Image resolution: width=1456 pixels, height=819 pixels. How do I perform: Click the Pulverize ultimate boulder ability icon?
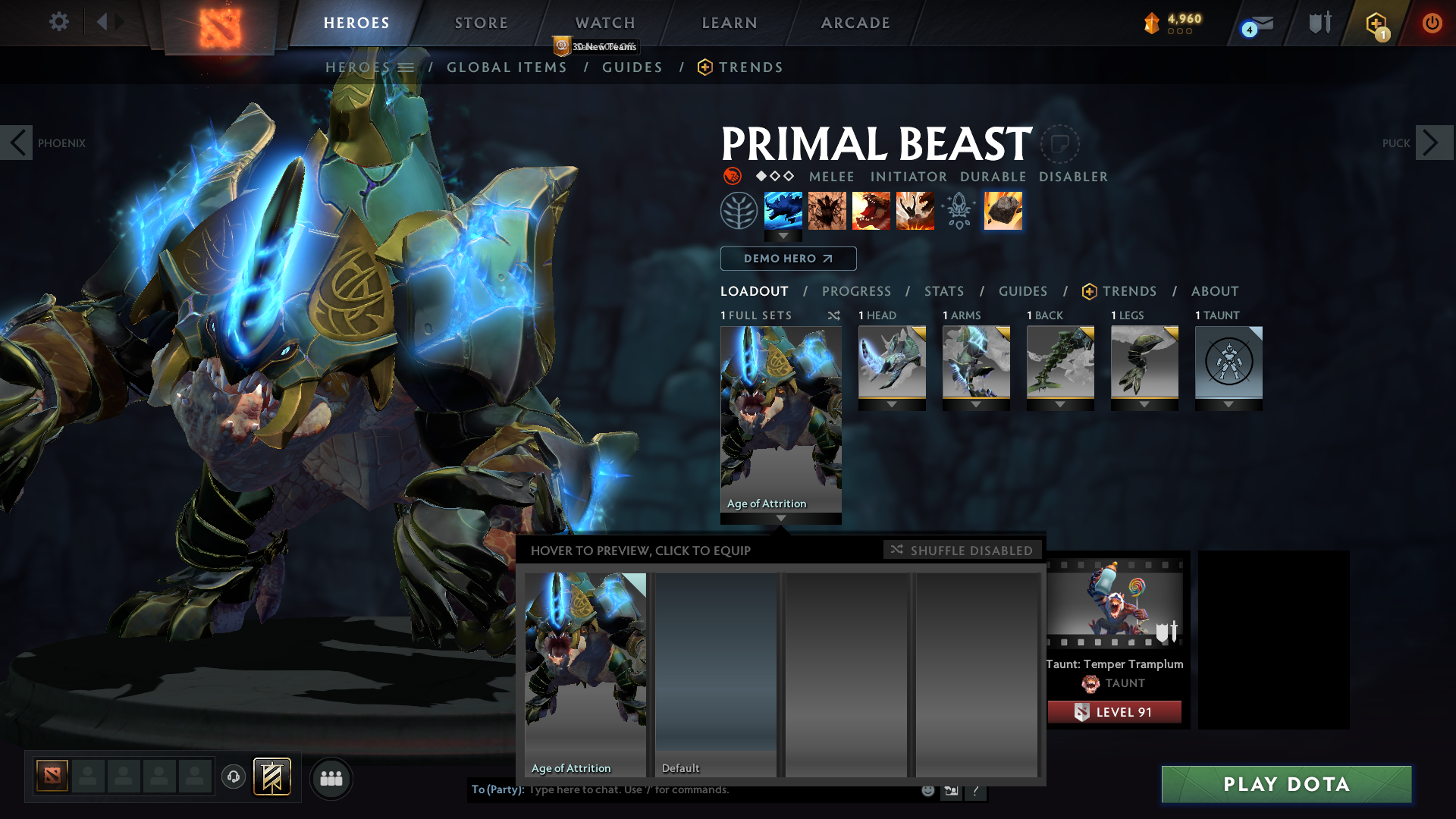[x=1003, y=211]
